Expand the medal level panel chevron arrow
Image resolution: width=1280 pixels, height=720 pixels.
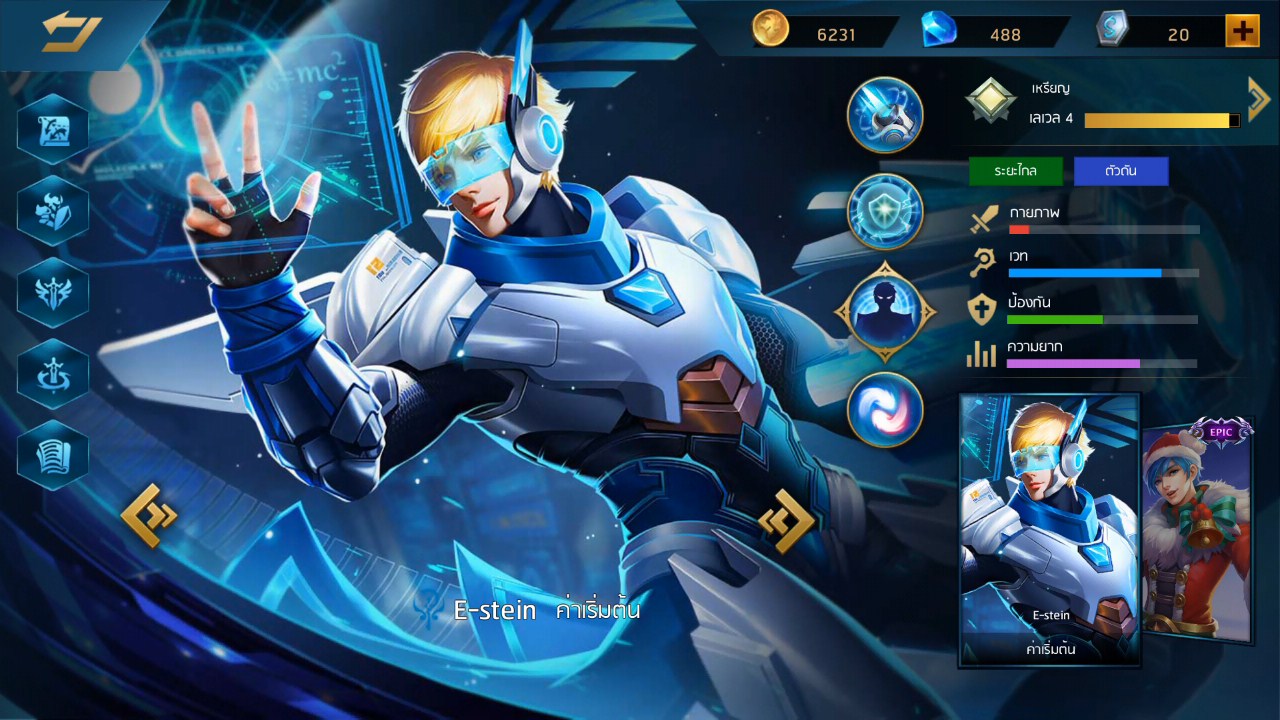tap(1258, 98)
